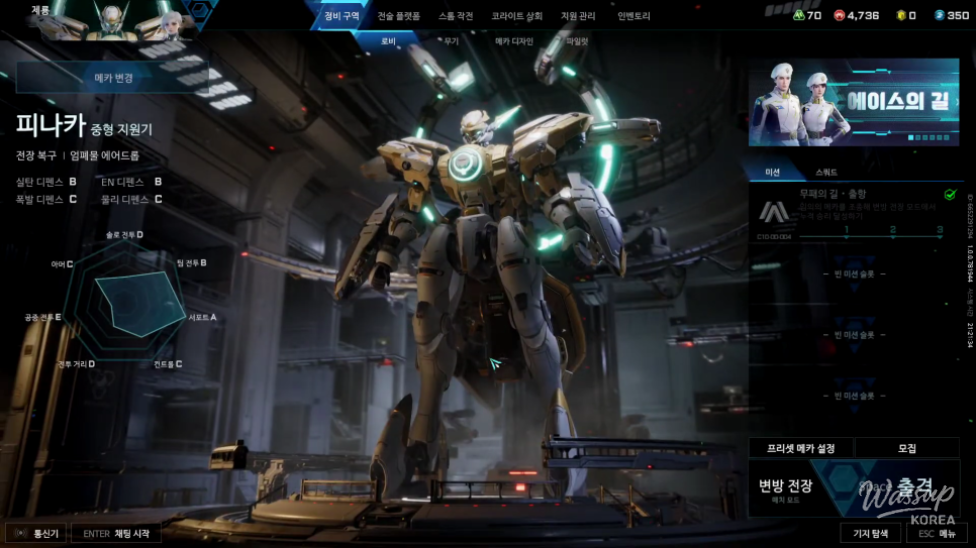Open the 인벤토리 inventory tab
This screenshot has height=548, width=976.
pyautogui.click(x=634, y=16)
